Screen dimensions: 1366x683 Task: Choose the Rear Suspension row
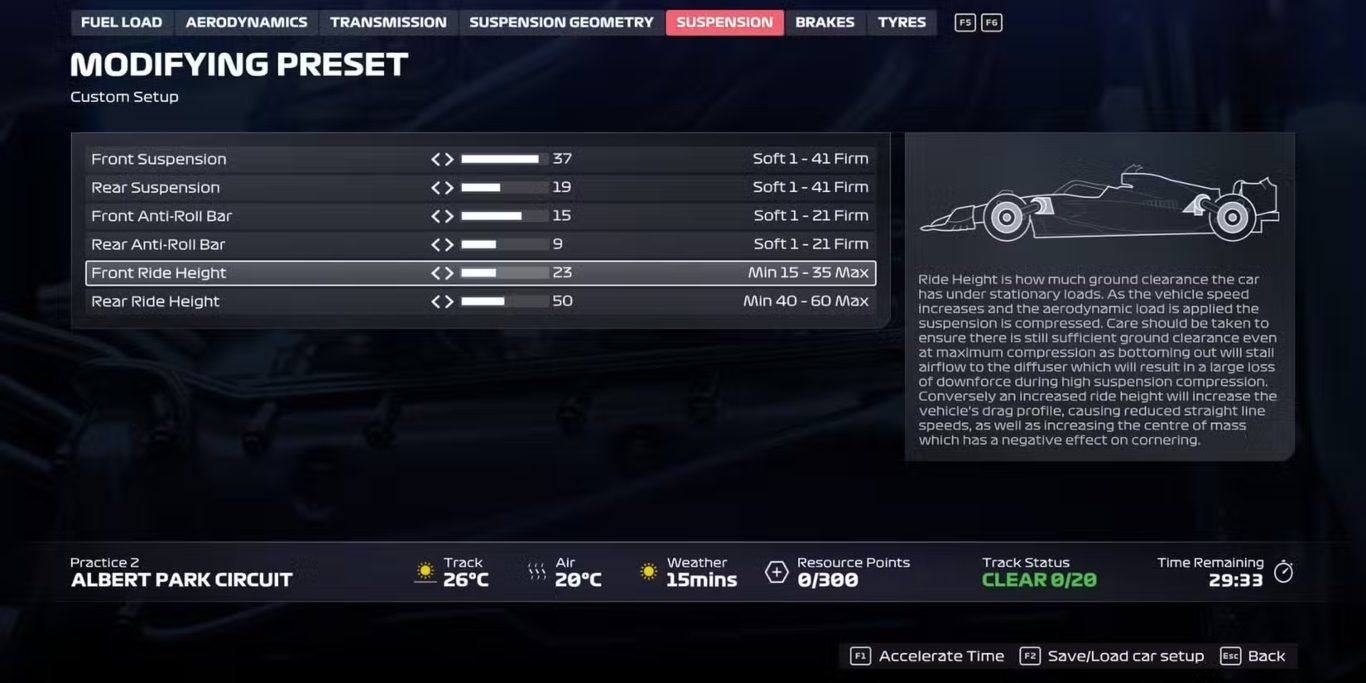155,187
